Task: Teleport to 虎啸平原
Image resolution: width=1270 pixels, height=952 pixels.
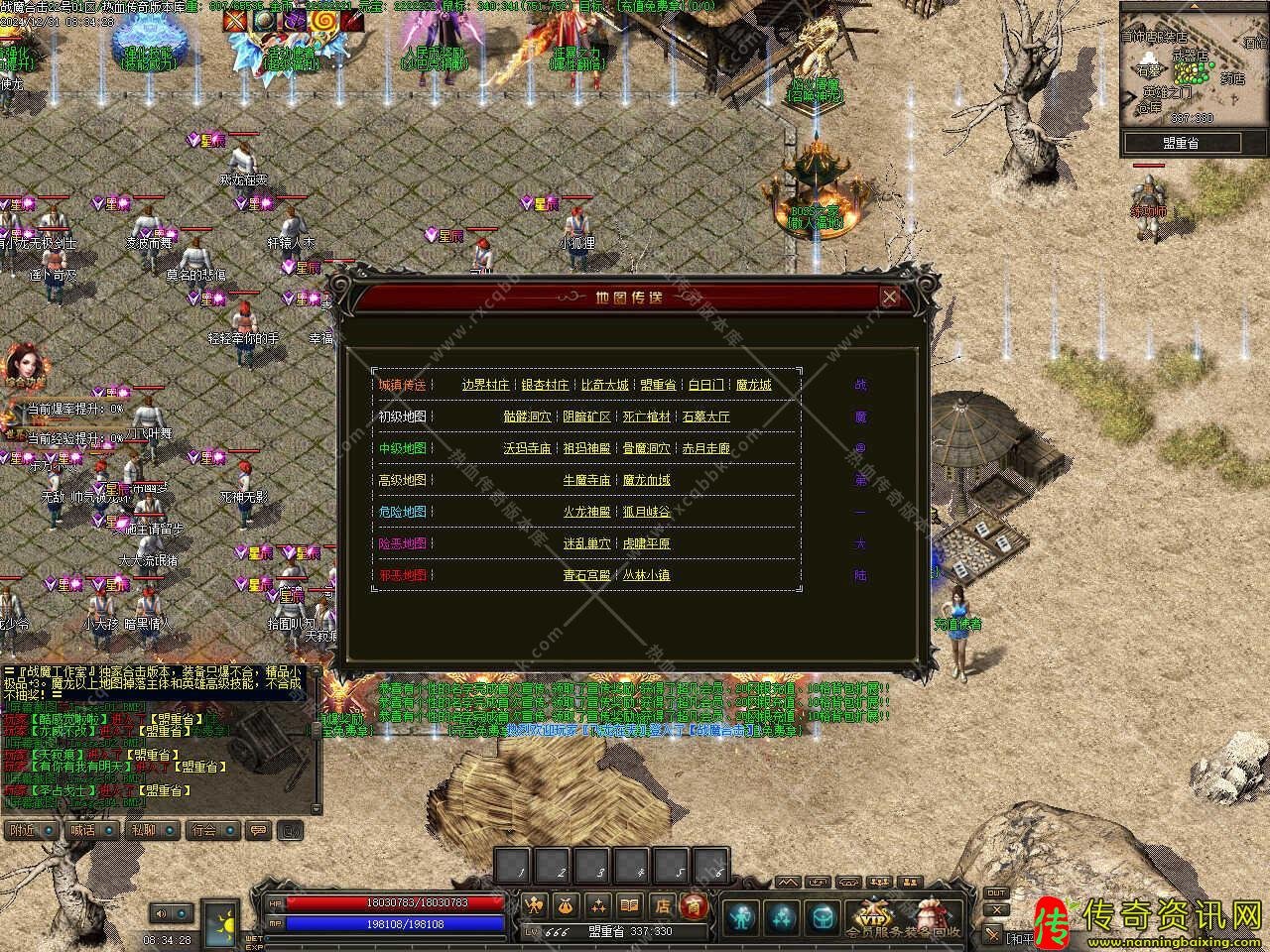Action: tap(646, 543)
